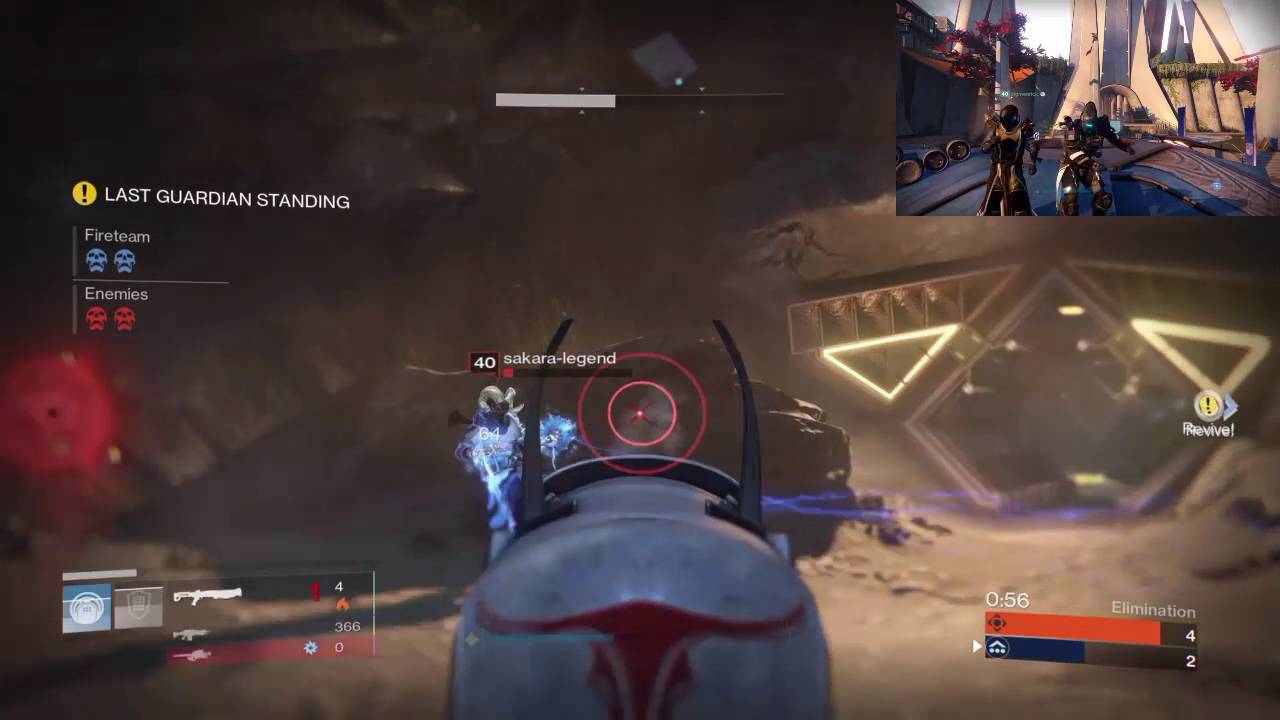
Task: Click the red enemy team emblem
Action: 997,623
